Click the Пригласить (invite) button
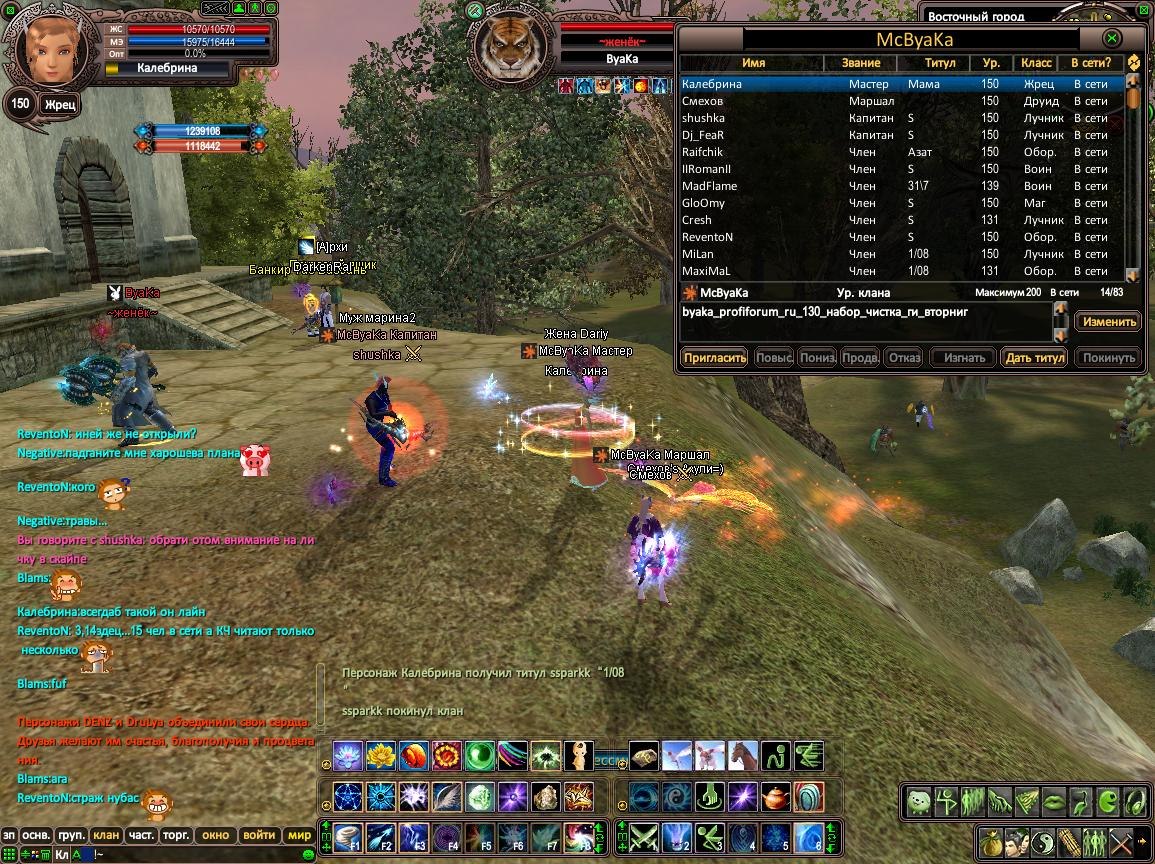The height and width of the screenshot is (864, 1155). click(x=715, y=357)
